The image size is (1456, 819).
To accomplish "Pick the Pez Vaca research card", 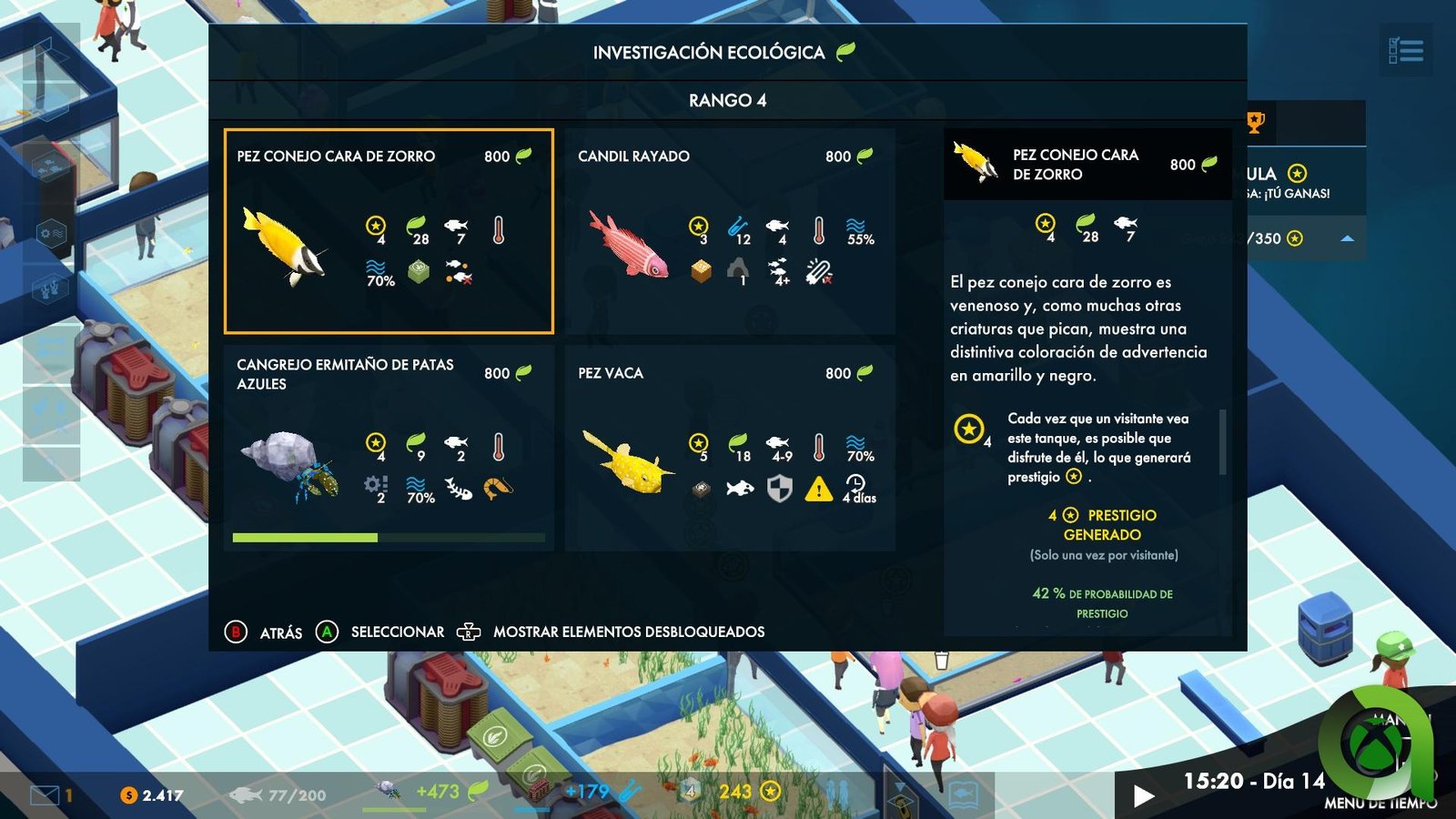I will click(x=730, y=448).
